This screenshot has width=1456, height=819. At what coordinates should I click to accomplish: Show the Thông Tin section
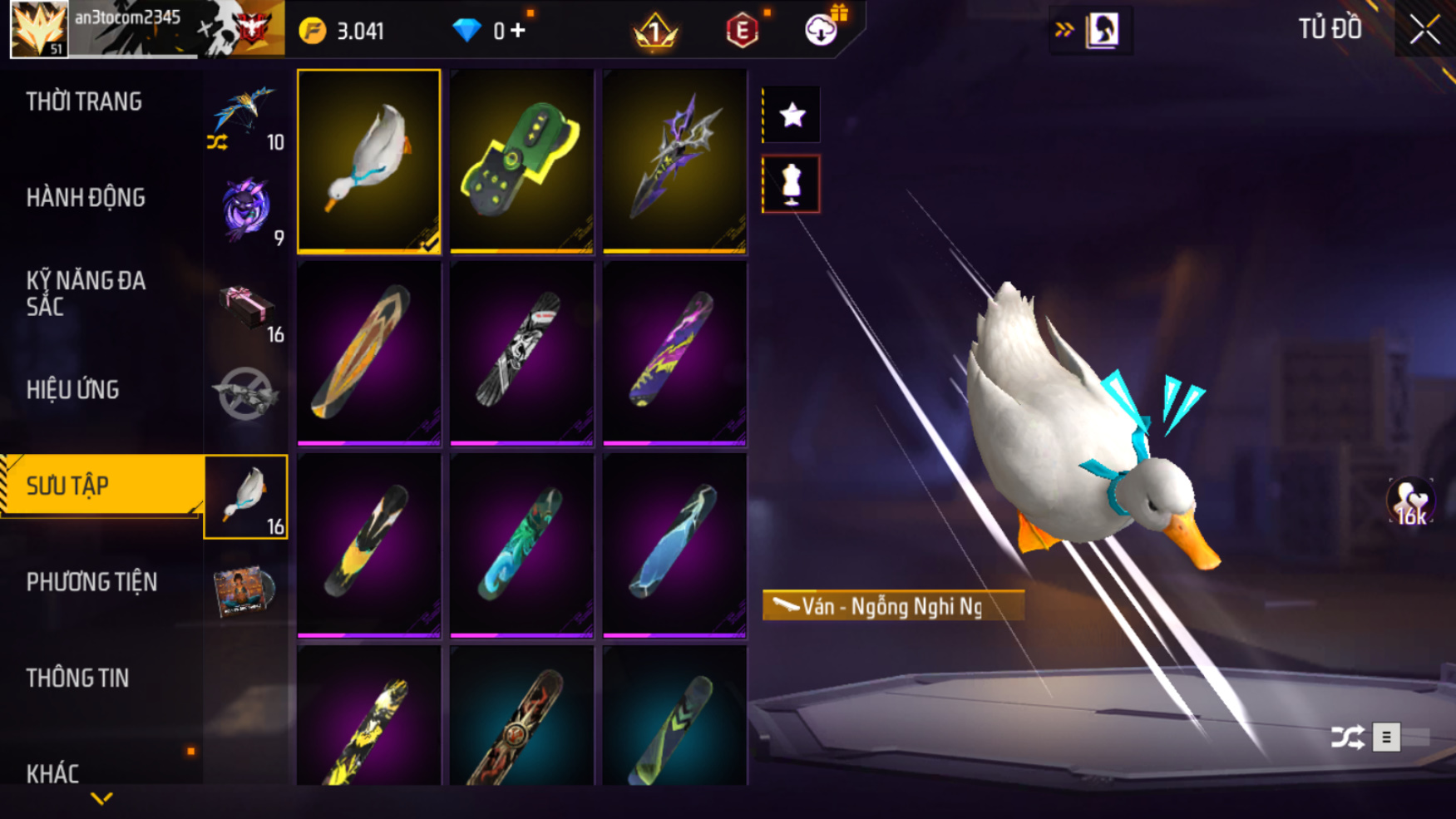pyautogui.click(x=77, y=678)
